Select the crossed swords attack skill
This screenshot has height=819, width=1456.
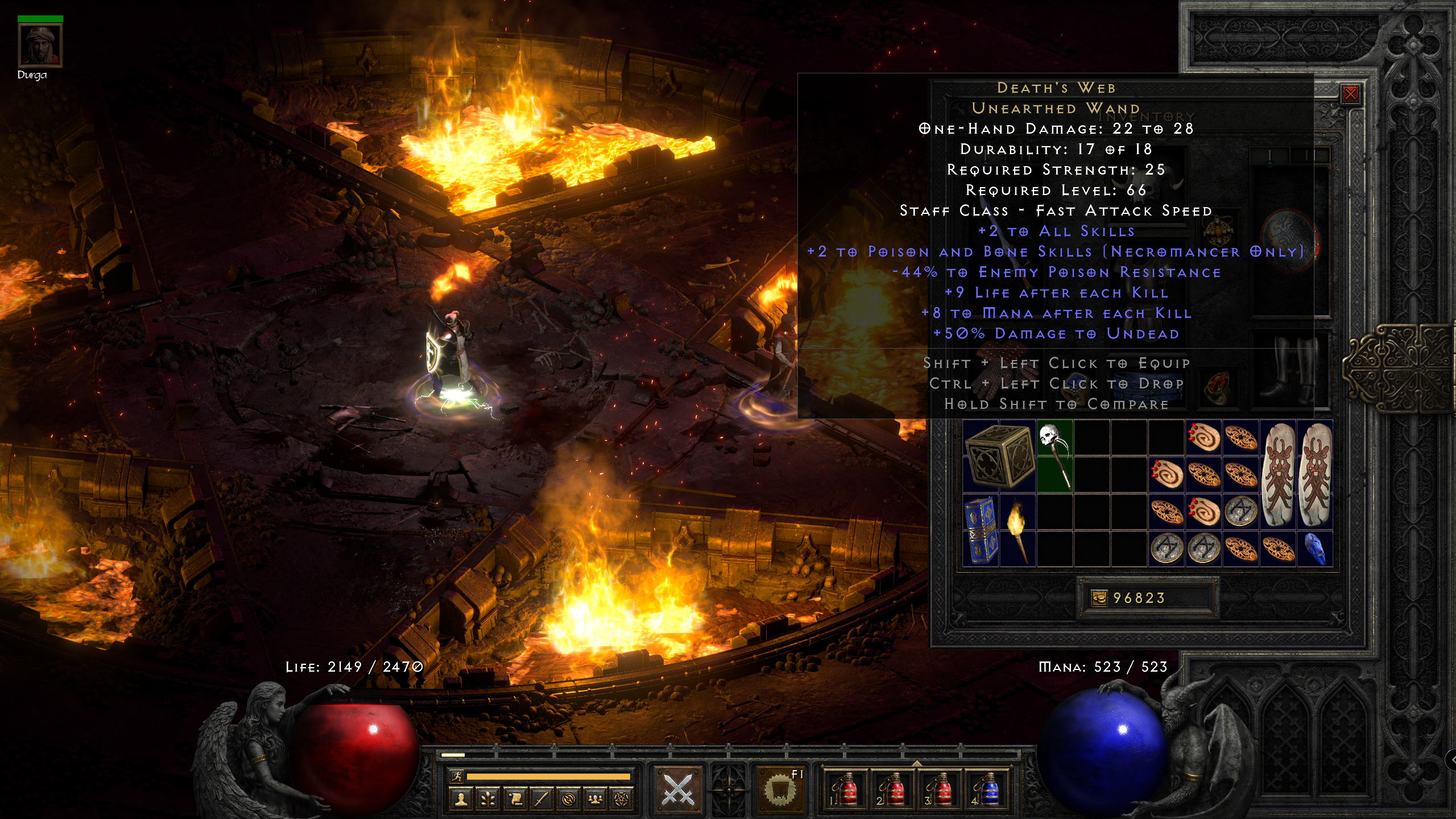tap(677, 789)
